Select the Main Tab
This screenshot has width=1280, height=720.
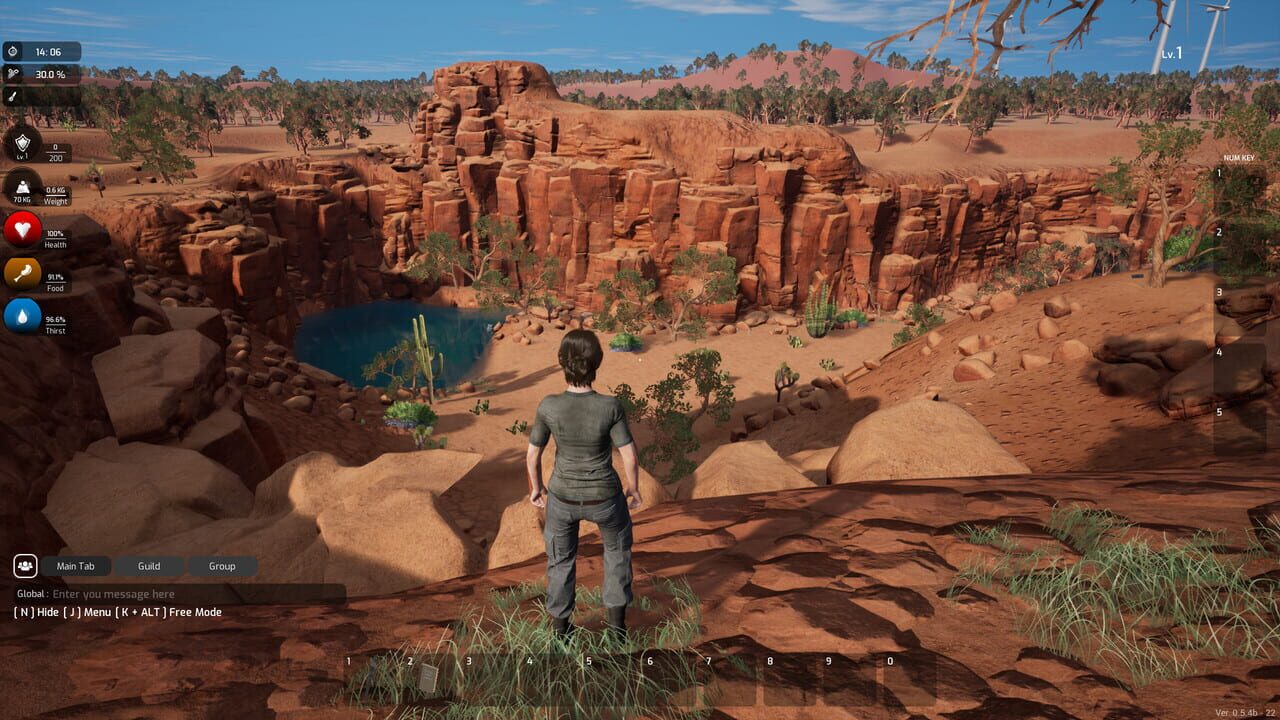pyautogui.click(x=75, y=565)
